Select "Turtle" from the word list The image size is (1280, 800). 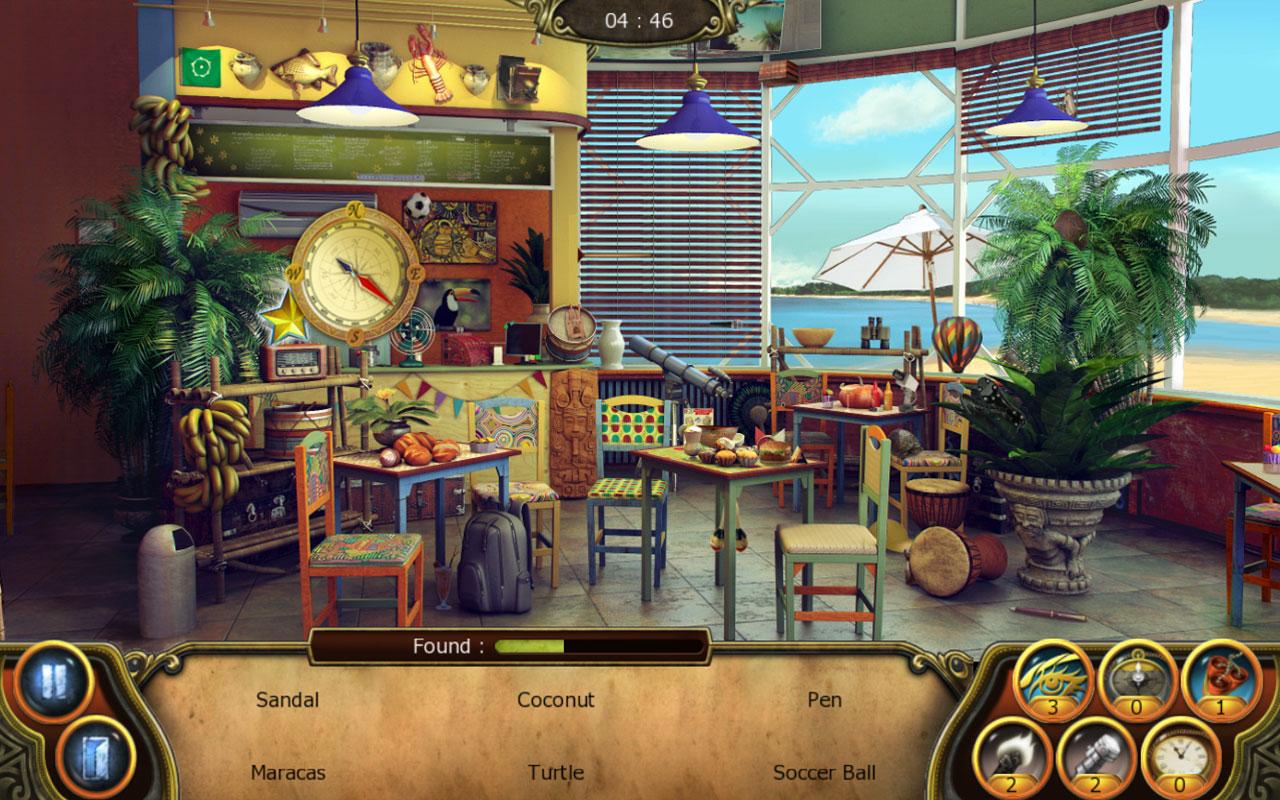[556, 773]
